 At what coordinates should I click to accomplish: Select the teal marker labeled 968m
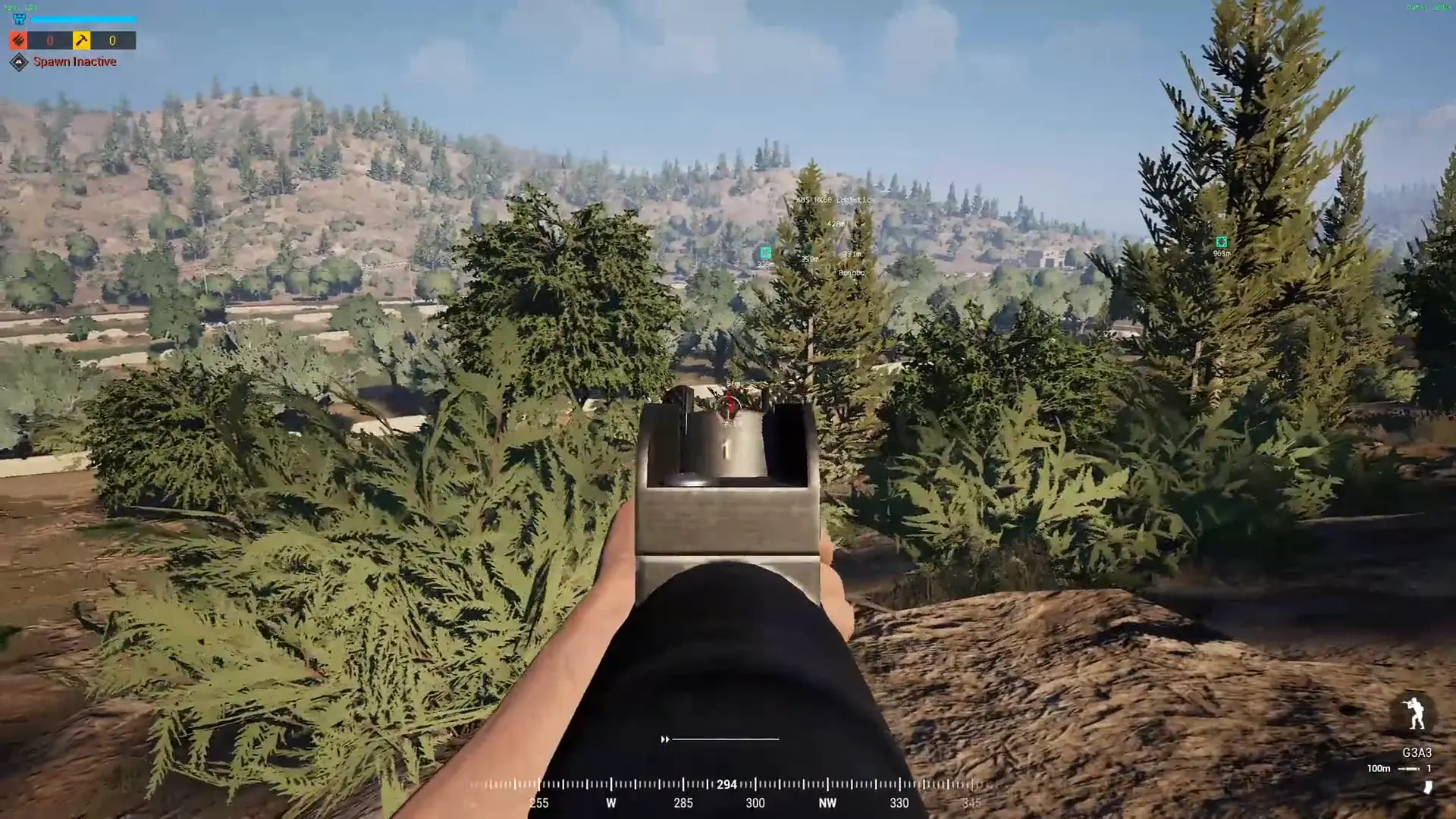point(1221,242)
